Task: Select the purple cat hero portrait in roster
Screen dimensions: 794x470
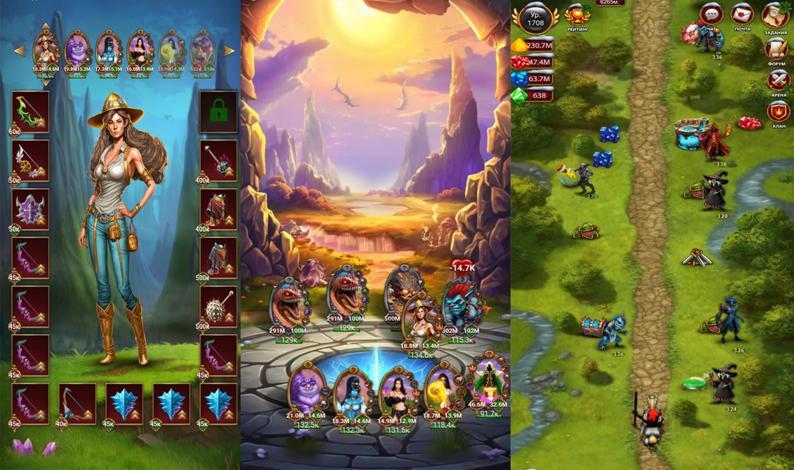Action: [78, 48]
